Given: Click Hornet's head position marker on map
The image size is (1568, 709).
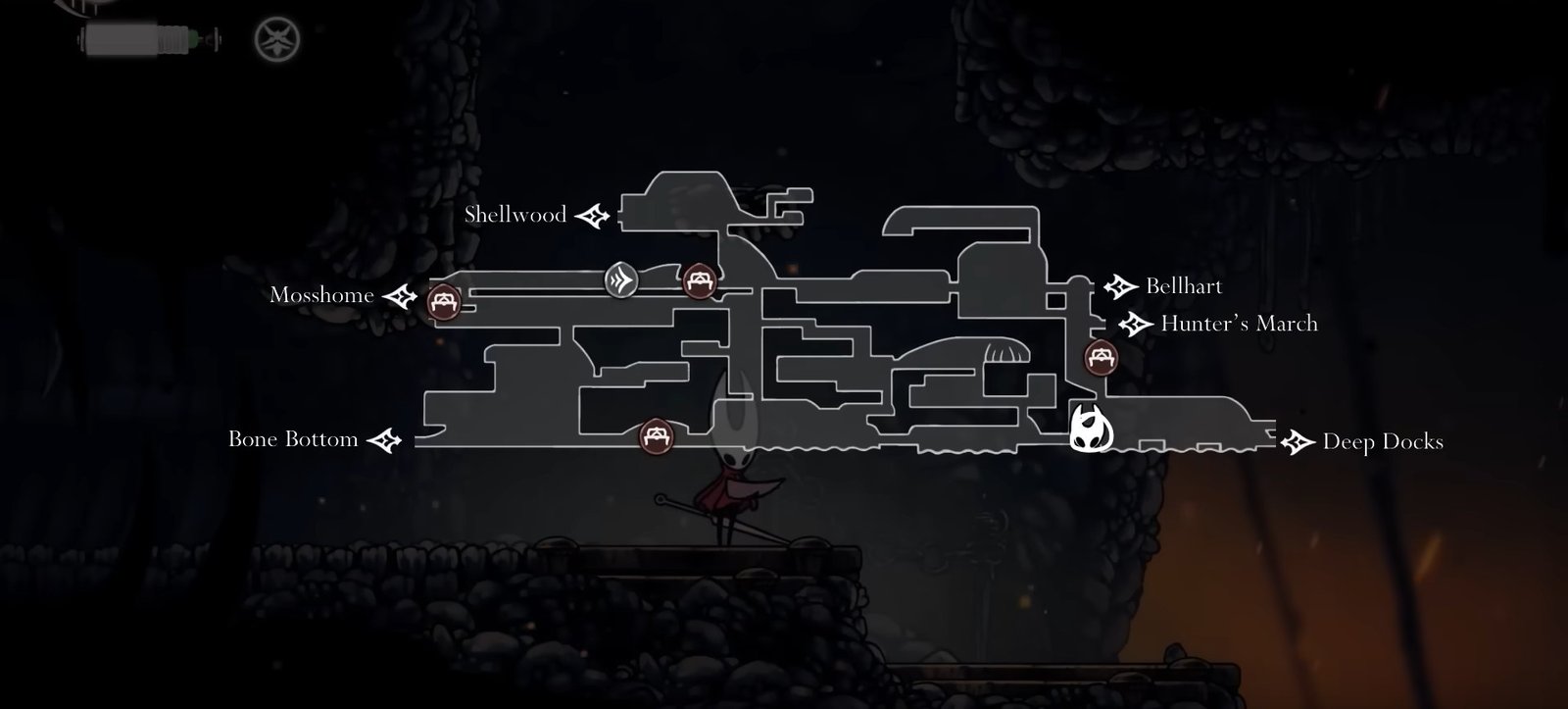Looking at the screenshot, I should pyautogui.click(x=1091, y=430).
